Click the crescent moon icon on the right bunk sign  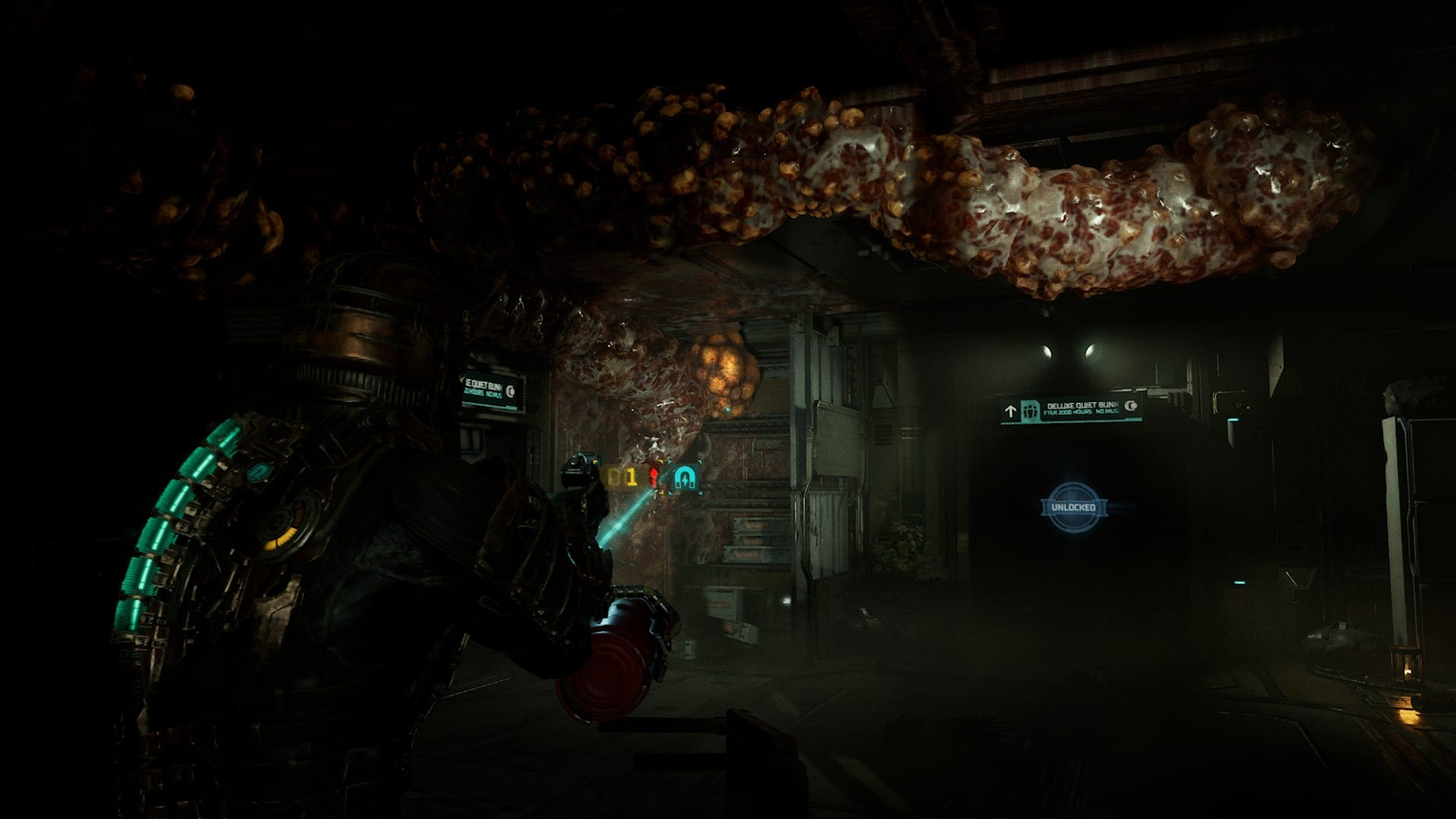1131,406
